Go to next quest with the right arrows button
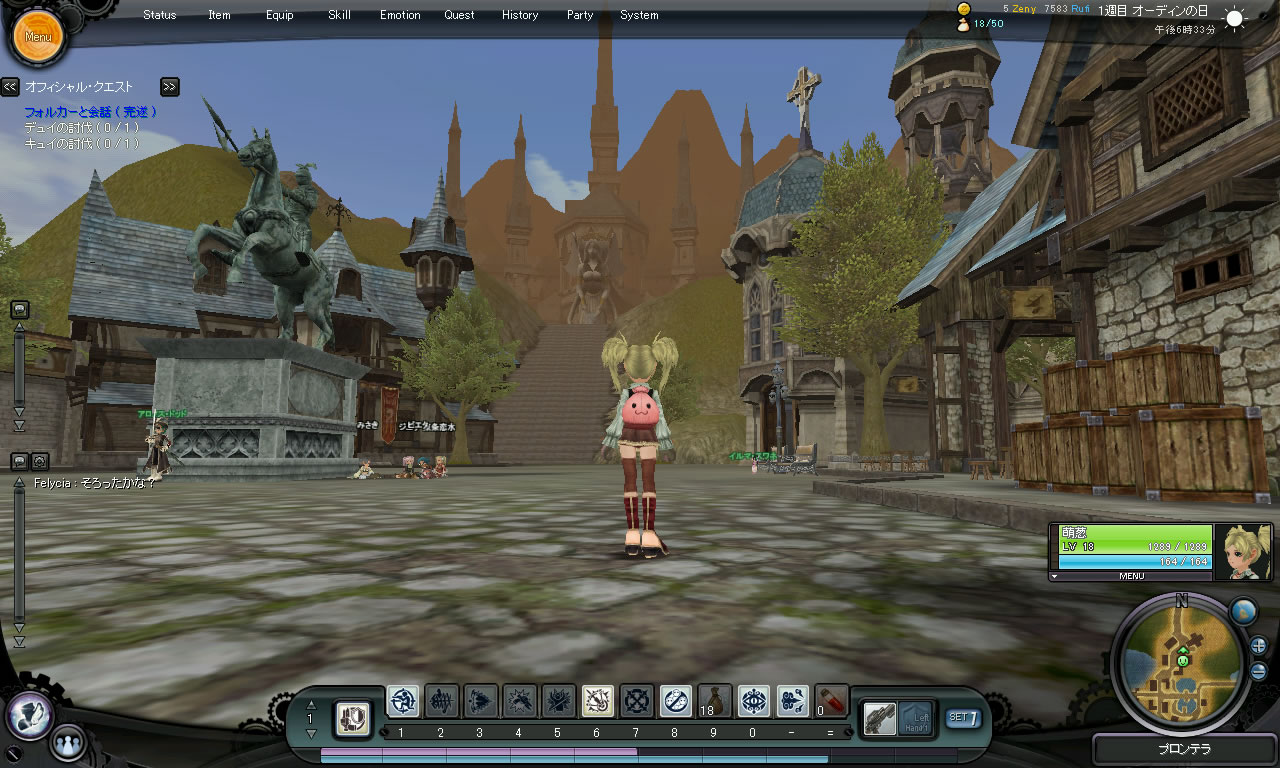The image size is (1280, 768). 169,87
